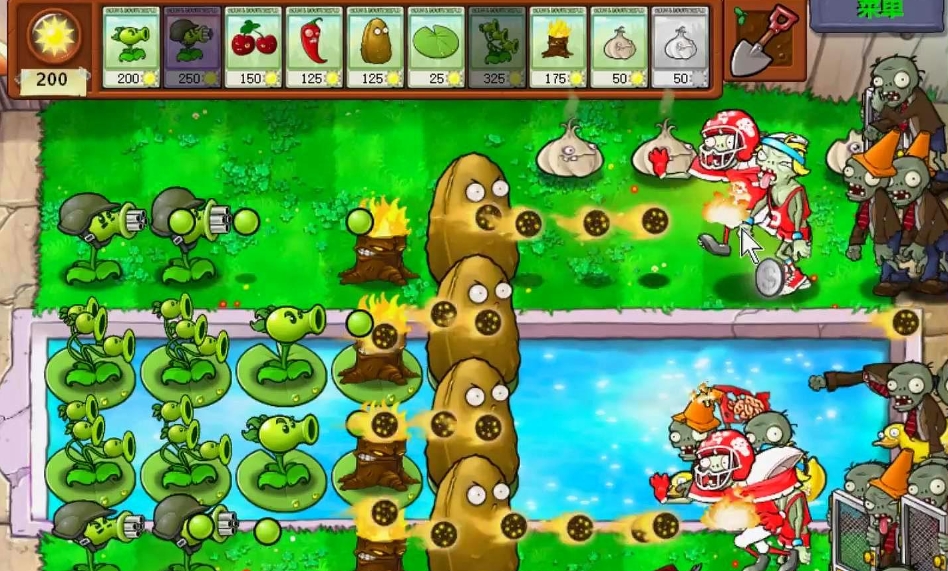Select the Repeater seed packet costing 200

point(133,46)
